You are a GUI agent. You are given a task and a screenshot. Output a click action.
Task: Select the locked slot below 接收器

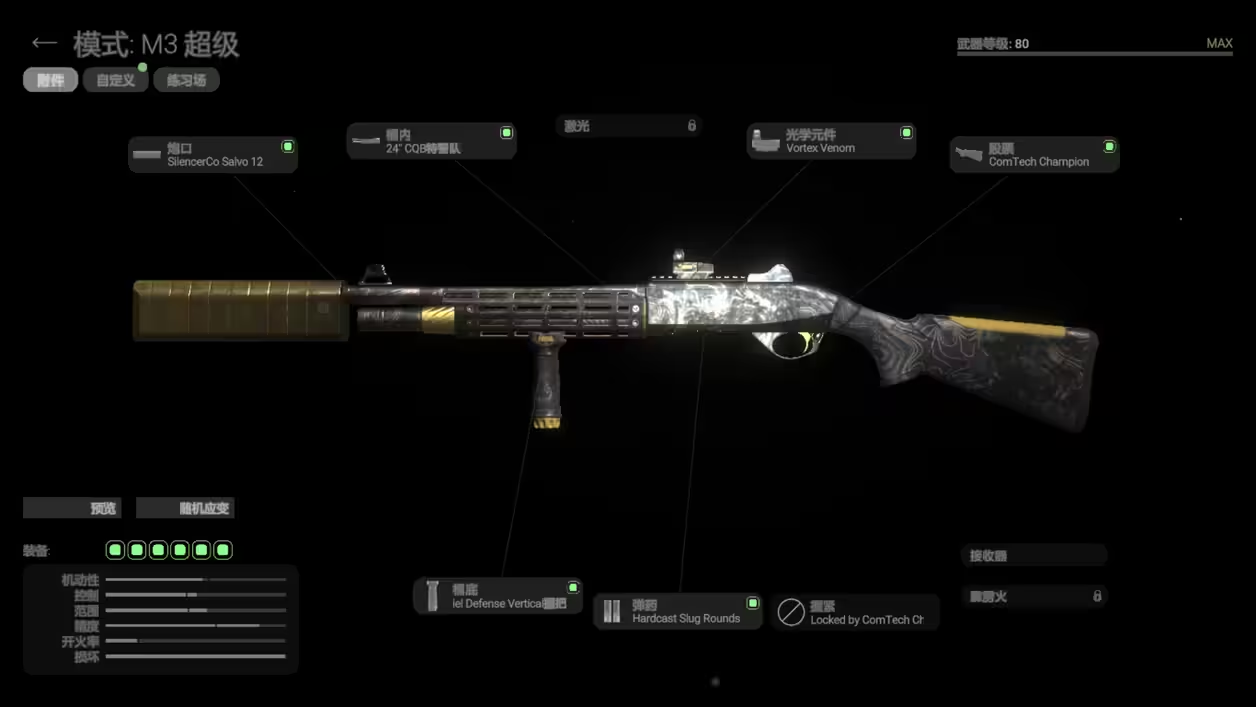(1034, 596)
